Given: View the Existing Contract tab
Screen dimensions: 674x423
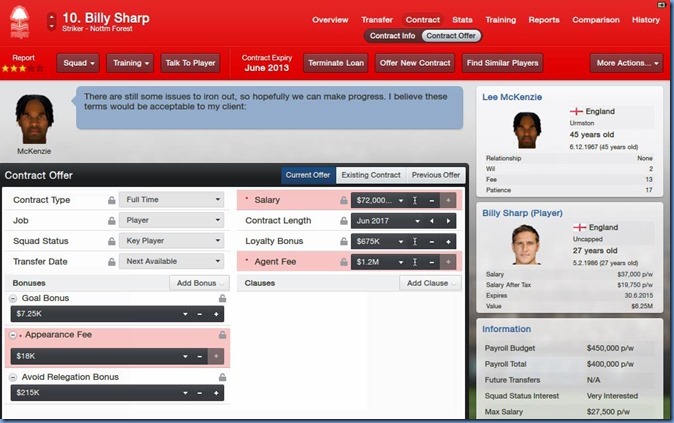Looking at the screenshot, I should [371, 175].
